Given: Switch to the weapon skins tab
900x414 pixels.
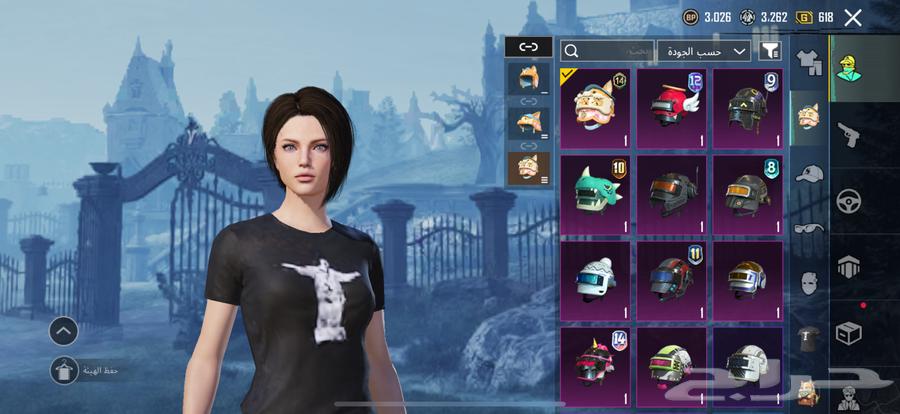Looking at the screenshot, I should click(849, 136).
